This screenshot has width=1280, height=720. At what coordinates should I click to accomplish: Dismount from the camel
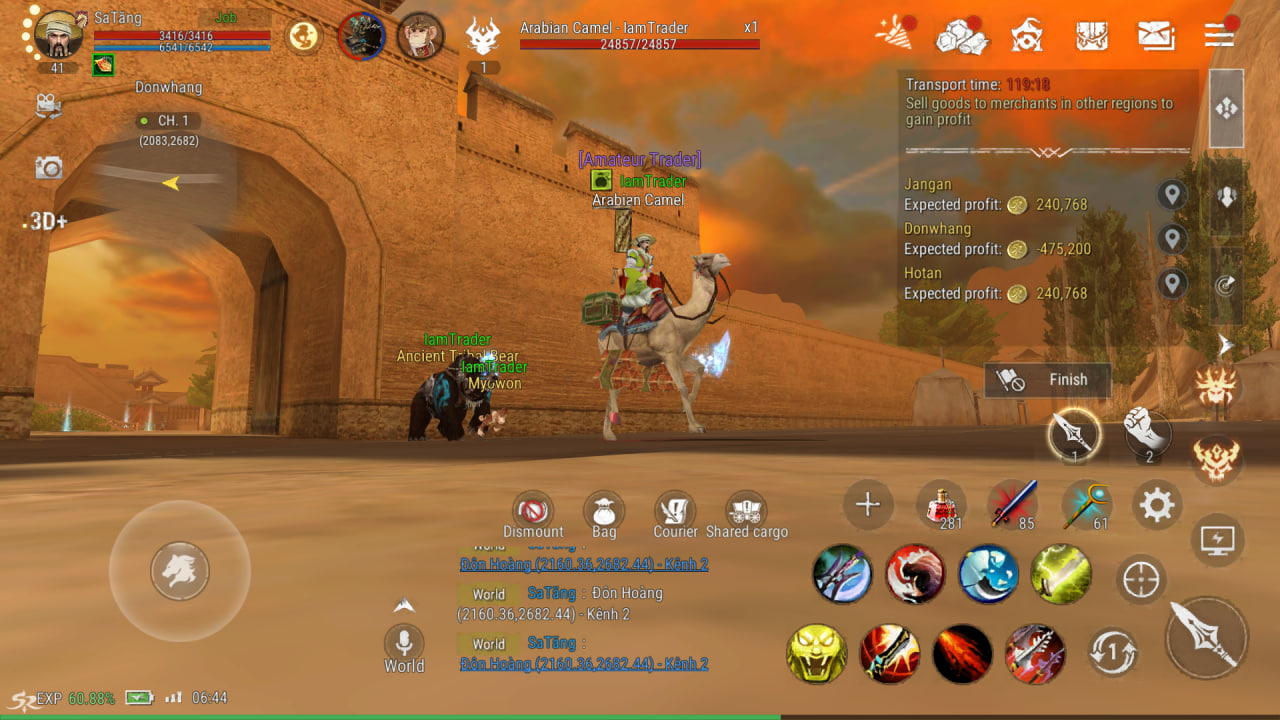[x=533, y=510]
